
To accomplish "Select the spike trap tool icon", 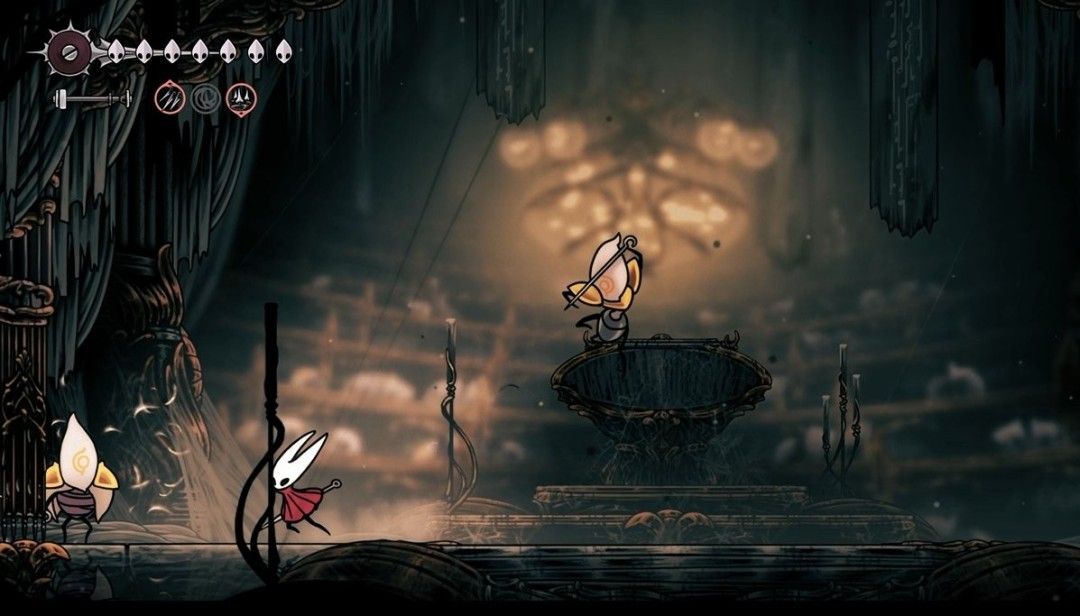I will click(x=241, y=98).
